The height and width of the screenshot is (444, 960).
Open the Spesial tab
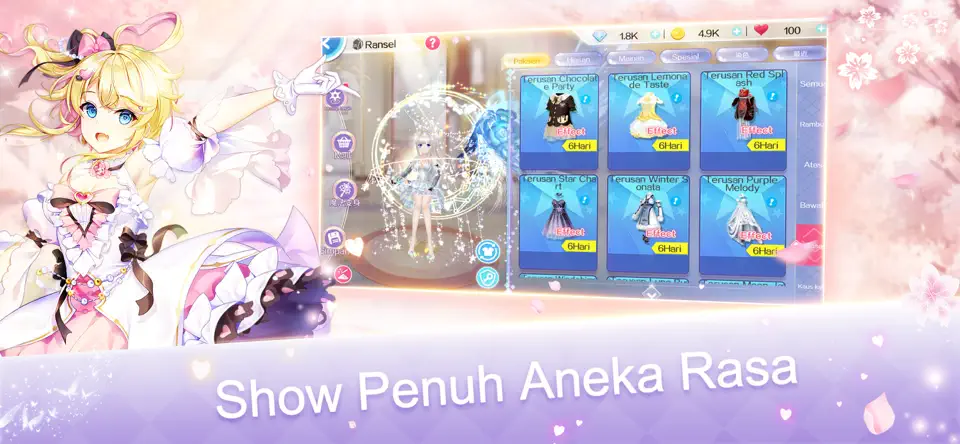(x=684, y=58)
